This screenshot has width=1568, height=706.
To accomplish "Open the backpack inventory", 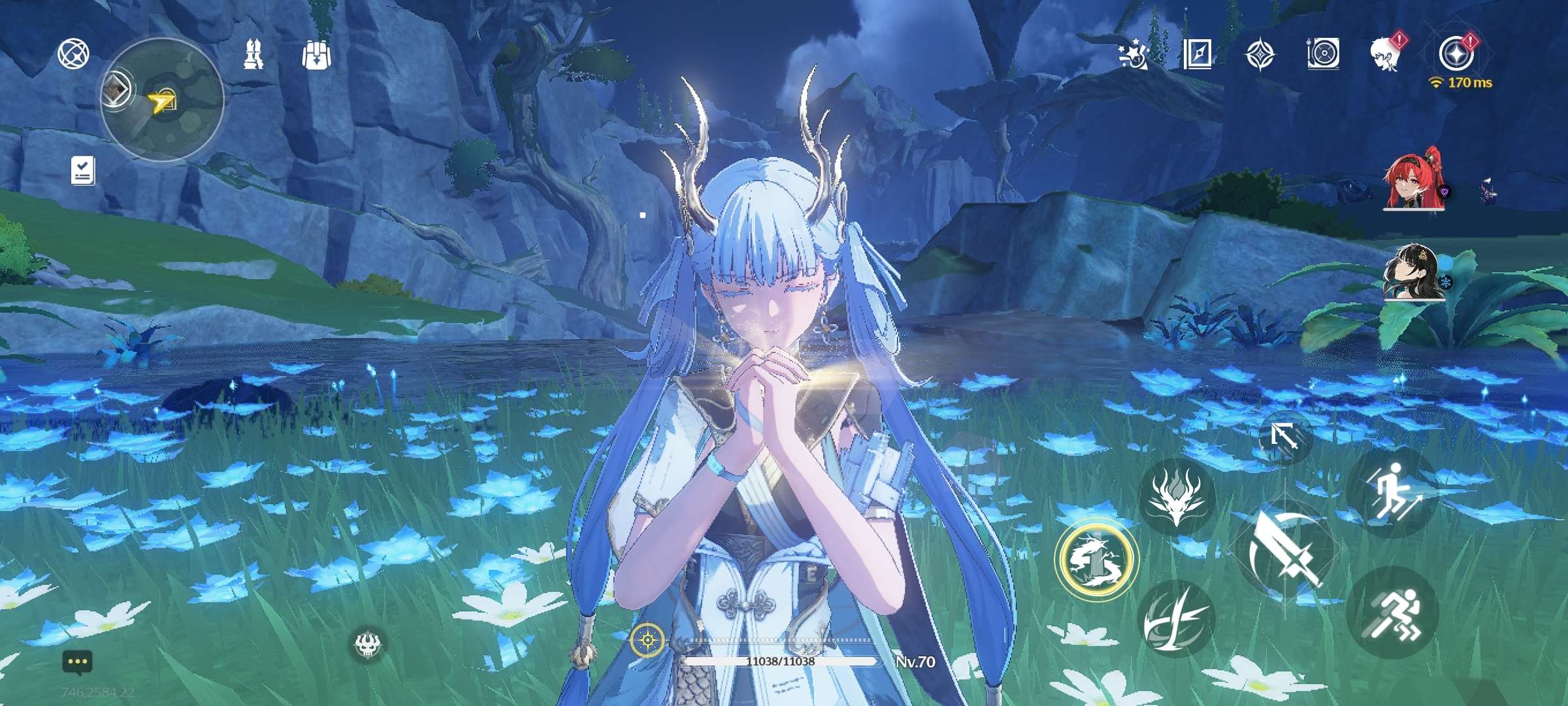I will pyautogui.click(x=317, y=55).
